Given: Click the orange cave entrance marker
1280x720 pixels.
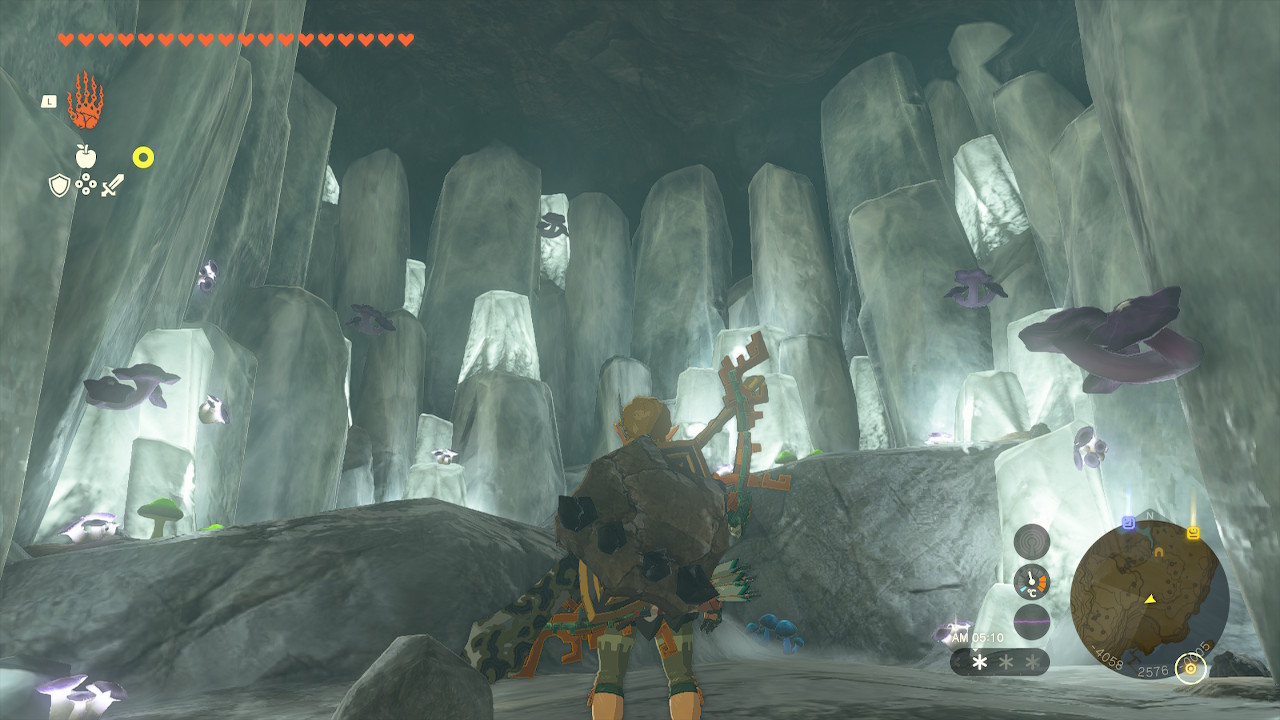Looking at the screenshot, I should [1159, 551].
